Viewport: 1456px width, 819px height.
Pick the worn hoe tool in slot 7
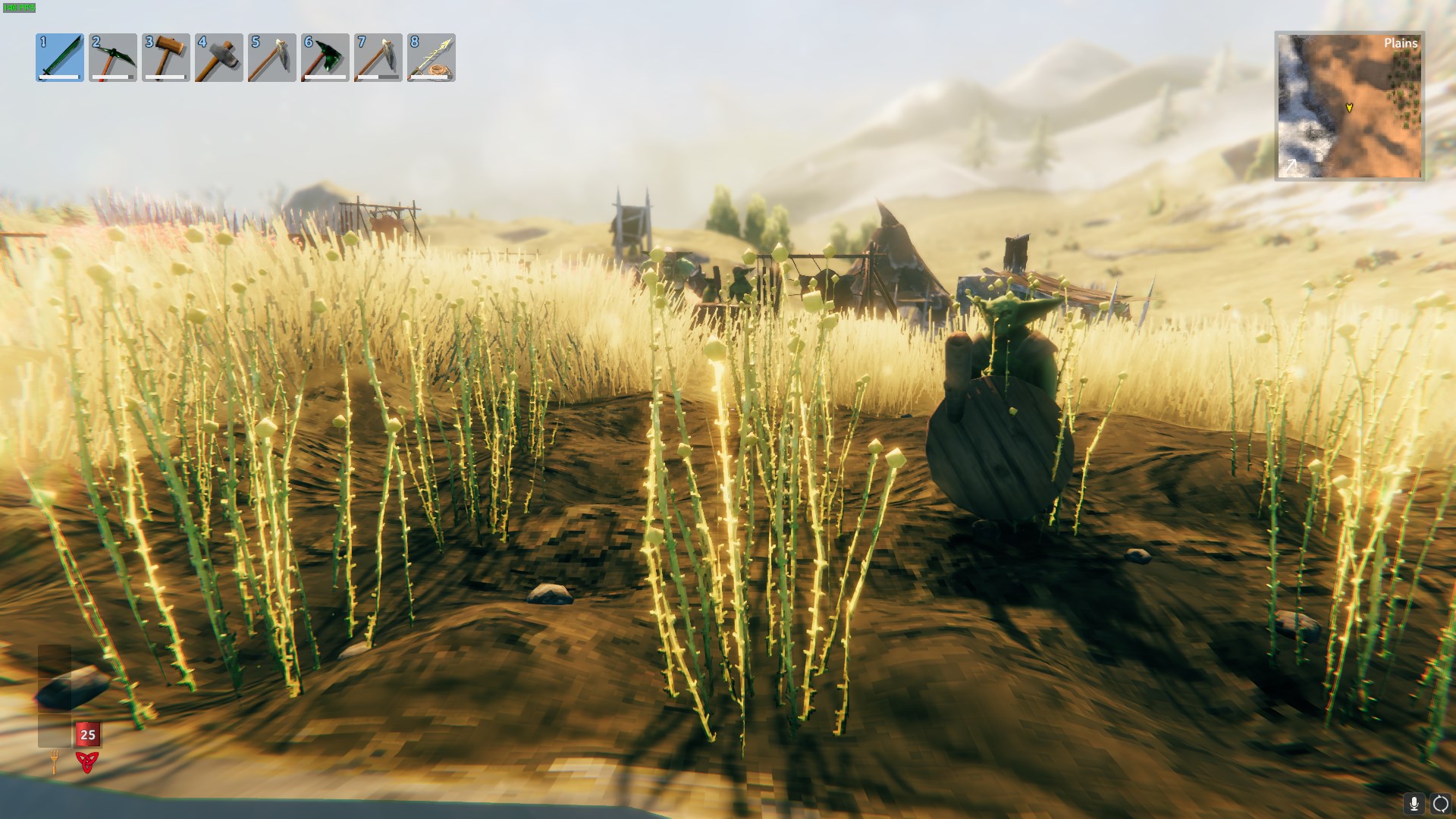[x=378, y=58]
